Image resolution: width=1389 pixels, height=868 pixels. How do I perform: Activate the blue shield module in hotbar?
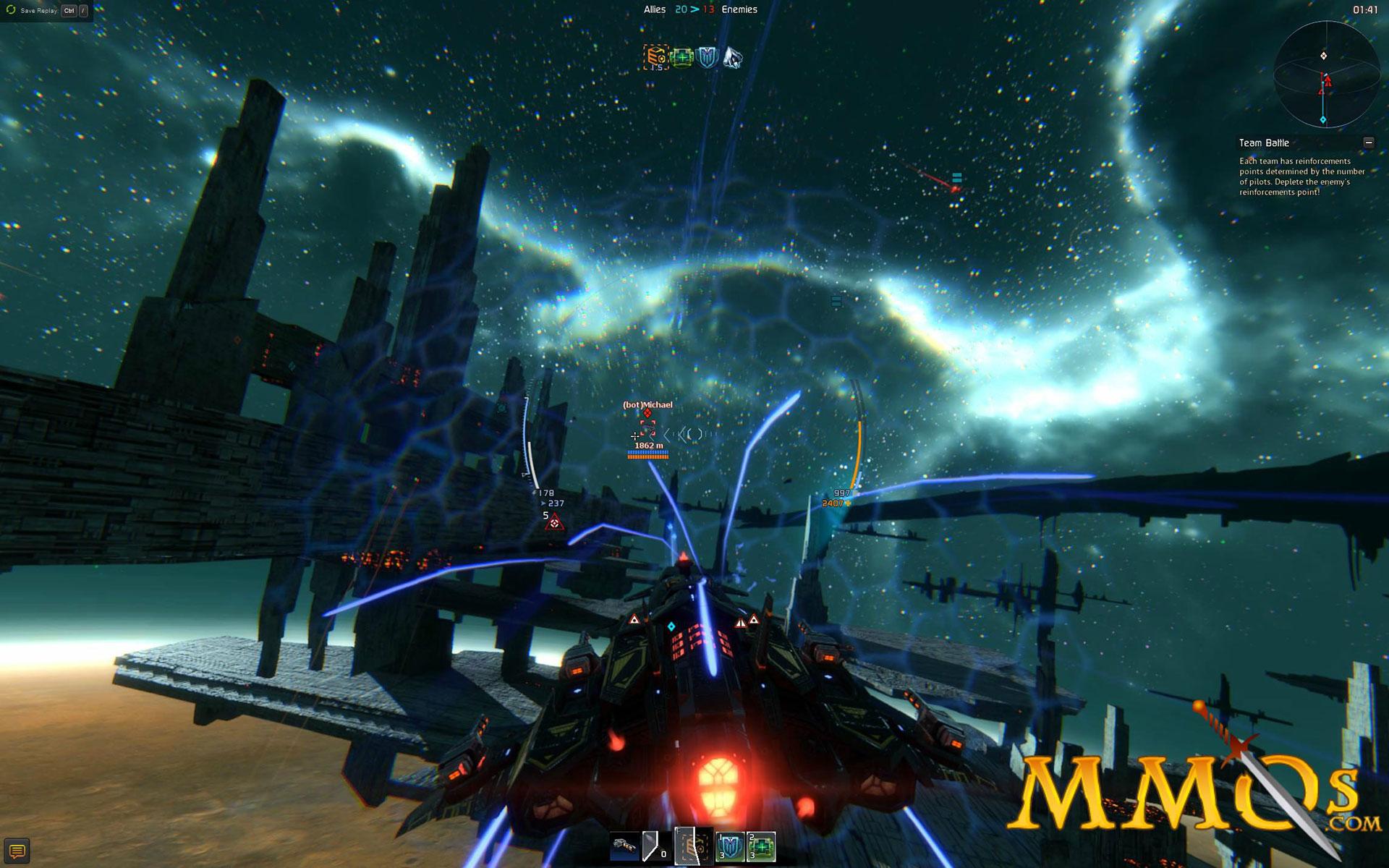(x=729, y=846)
